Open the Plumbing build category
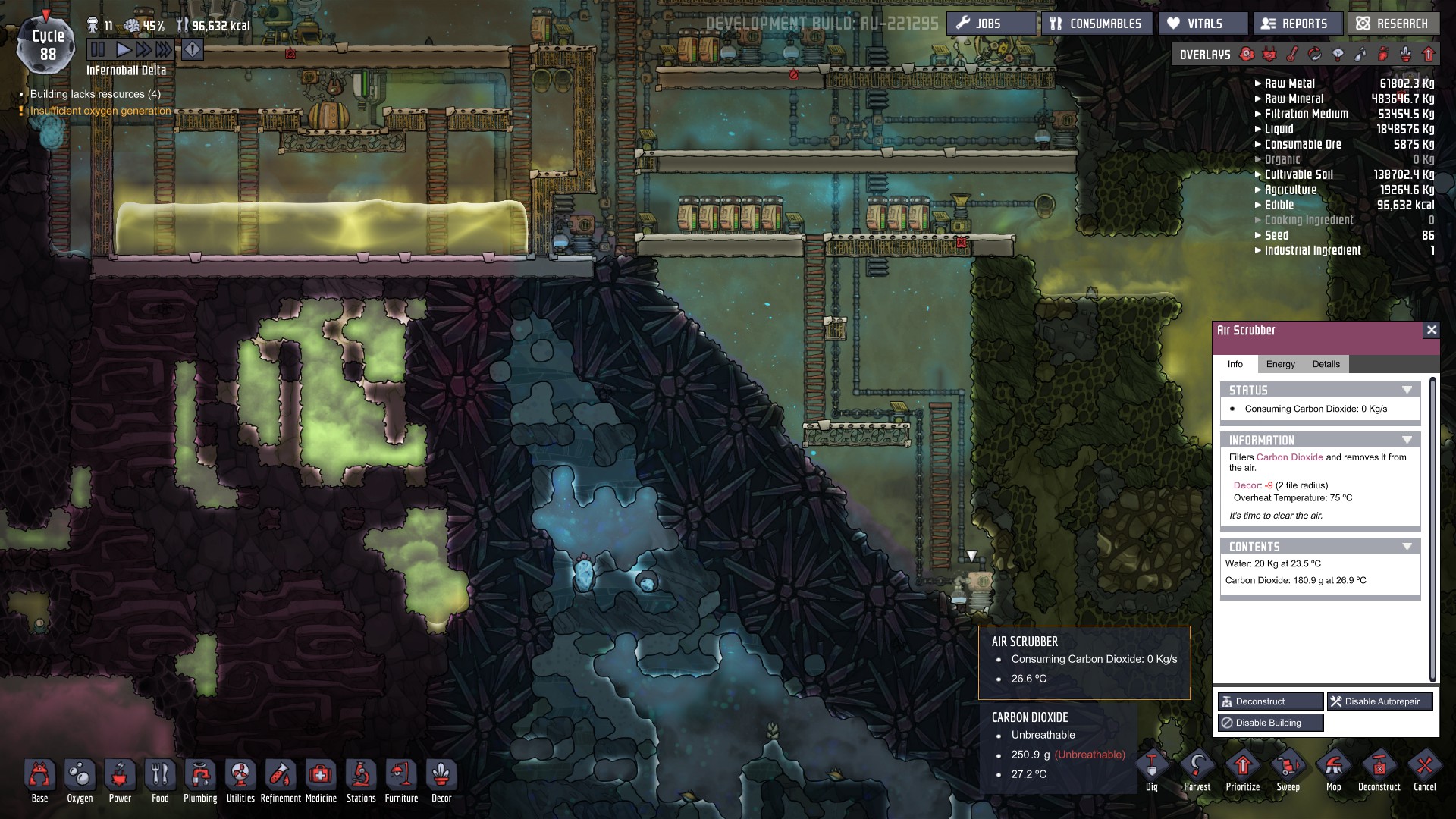Viewport: 1456px width, 819px height. tap(200, 781)
